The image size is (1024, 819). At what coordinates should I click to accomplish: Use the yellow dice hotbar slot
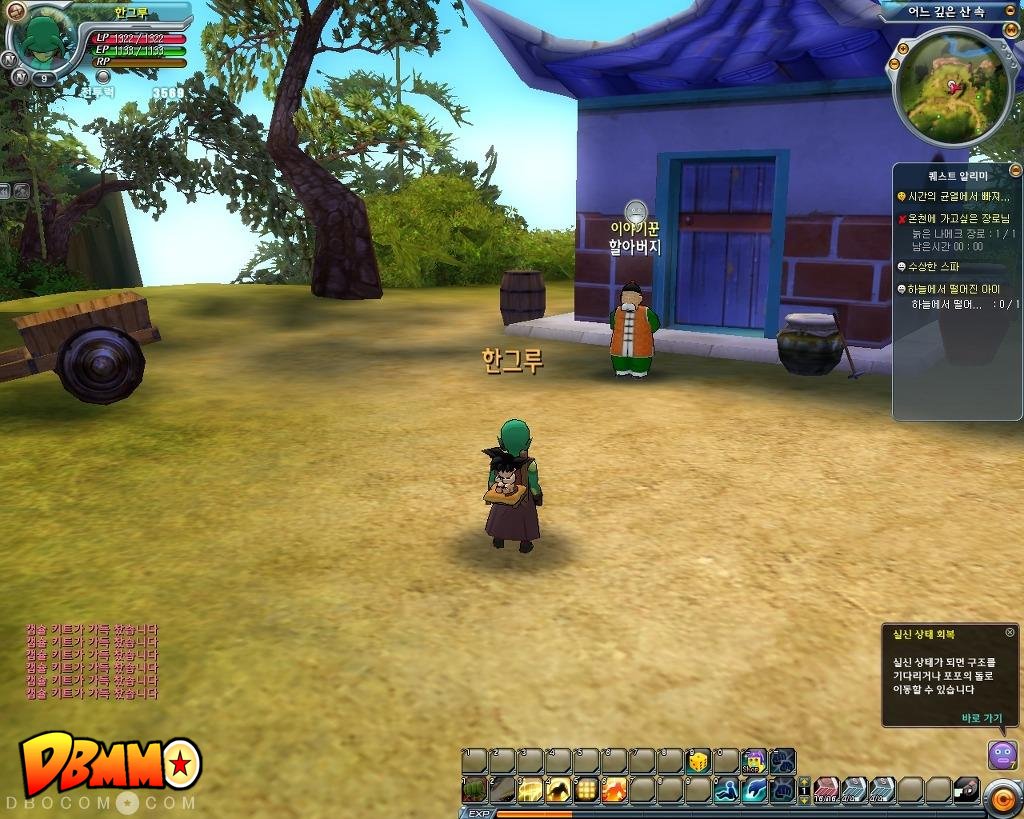pyautogui.click(x=699, y=761)
